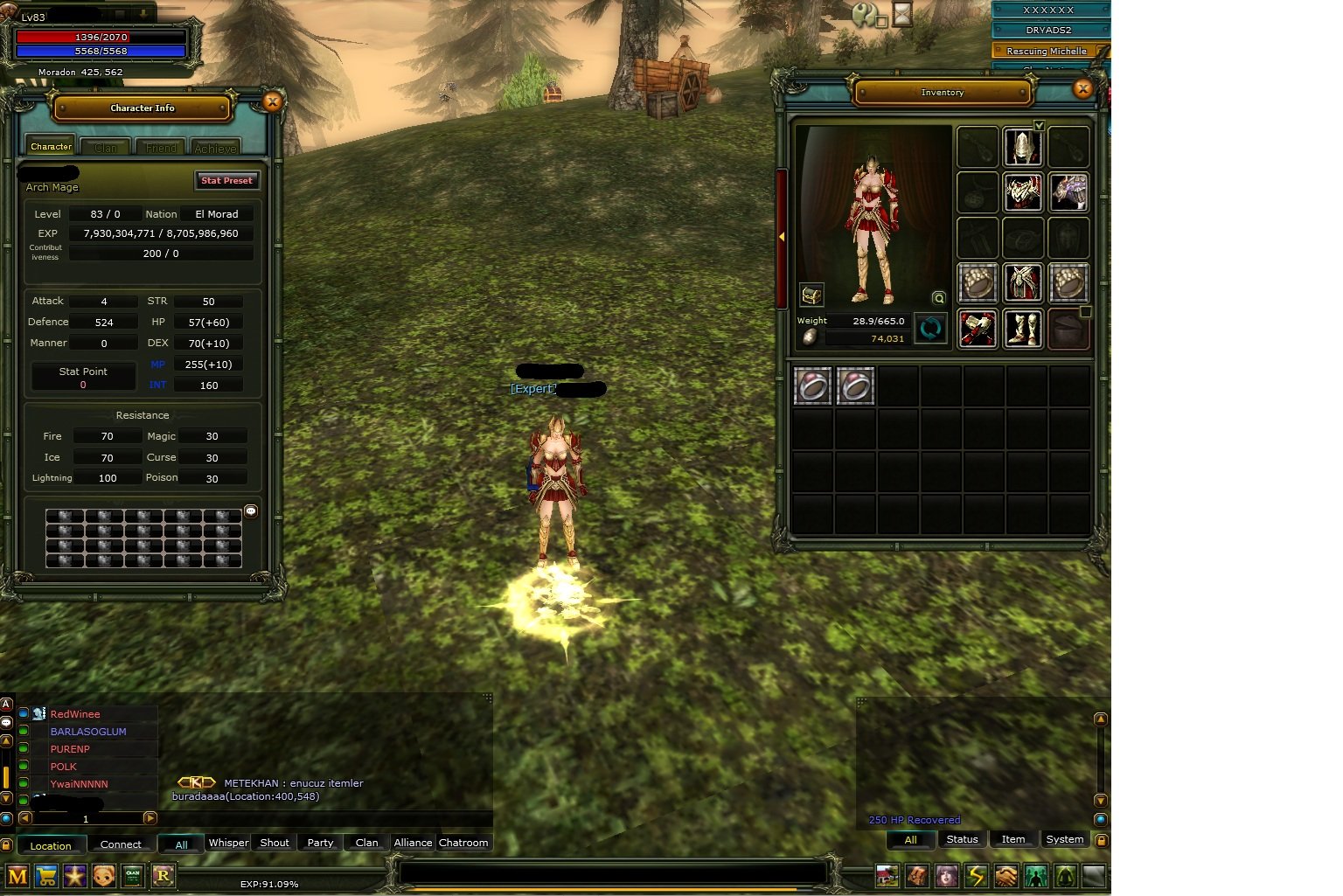Image resolution: width=1343 pixels, height=896 pixels.
Task: Toggle the green indicator beside POLK
Action: point(22,766)
